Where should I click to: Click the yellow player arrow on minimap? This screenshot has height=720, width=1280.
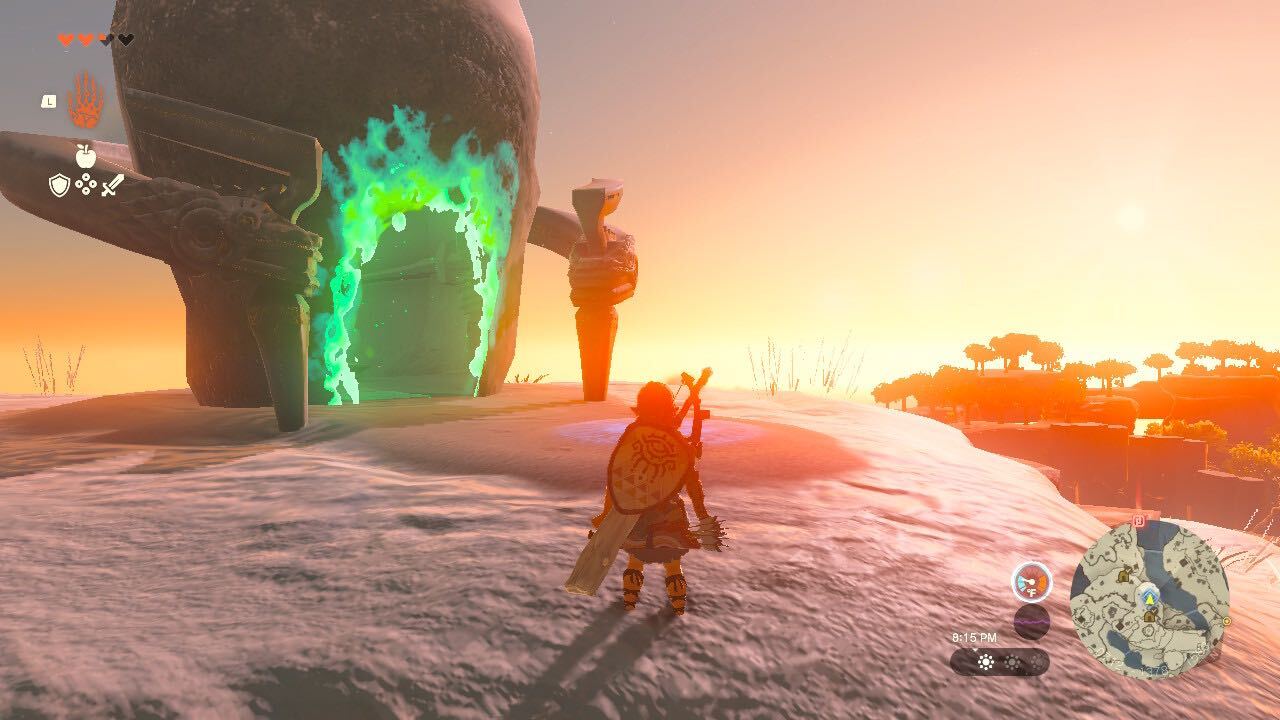(1150, 598)
